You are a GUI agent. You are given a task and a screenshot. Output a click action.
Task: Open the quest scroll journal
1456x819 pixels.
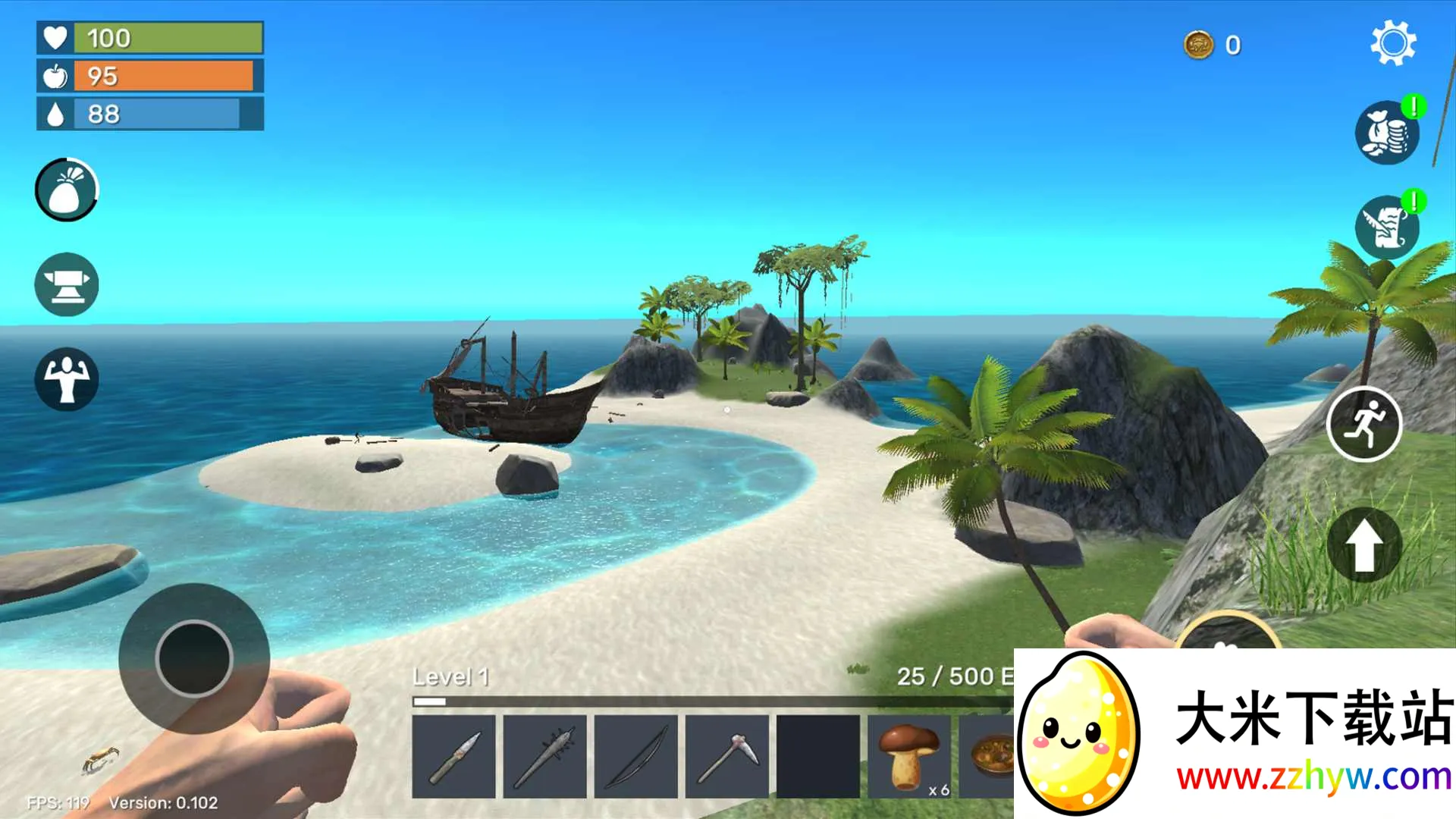1387,227
